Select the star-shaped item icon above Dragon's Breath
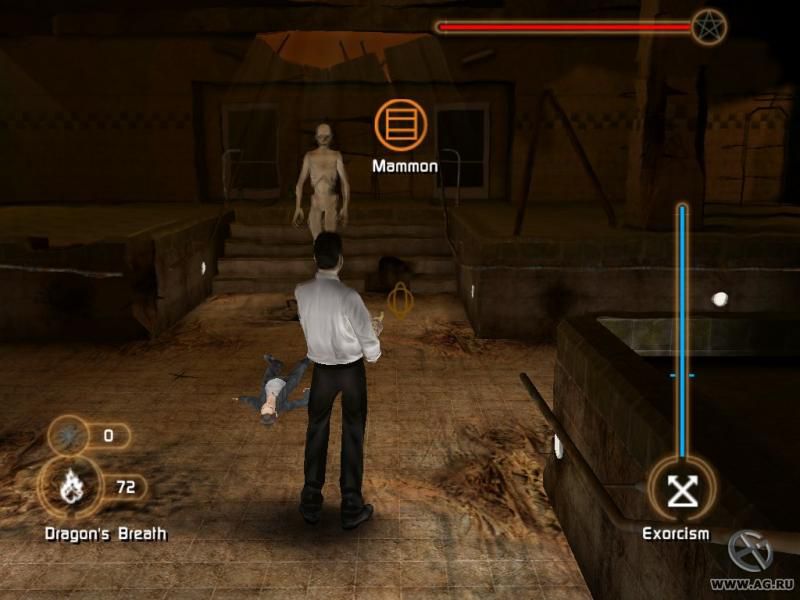Screen dimensions: 800x600 pyautogui.click(x=69, y=436)
